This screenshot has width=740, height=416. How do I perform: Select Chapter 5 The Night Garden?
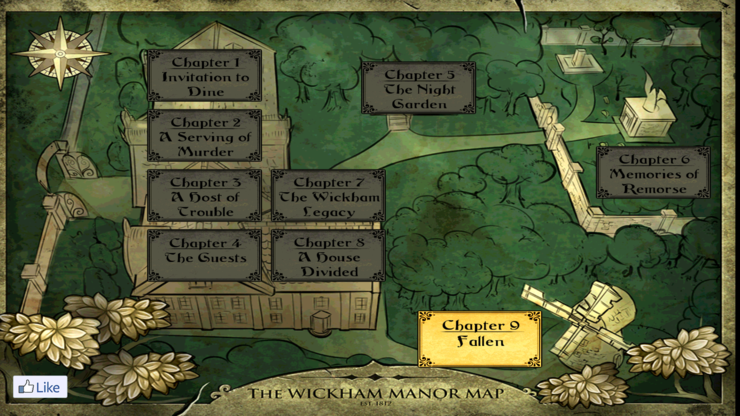[419, 89]
